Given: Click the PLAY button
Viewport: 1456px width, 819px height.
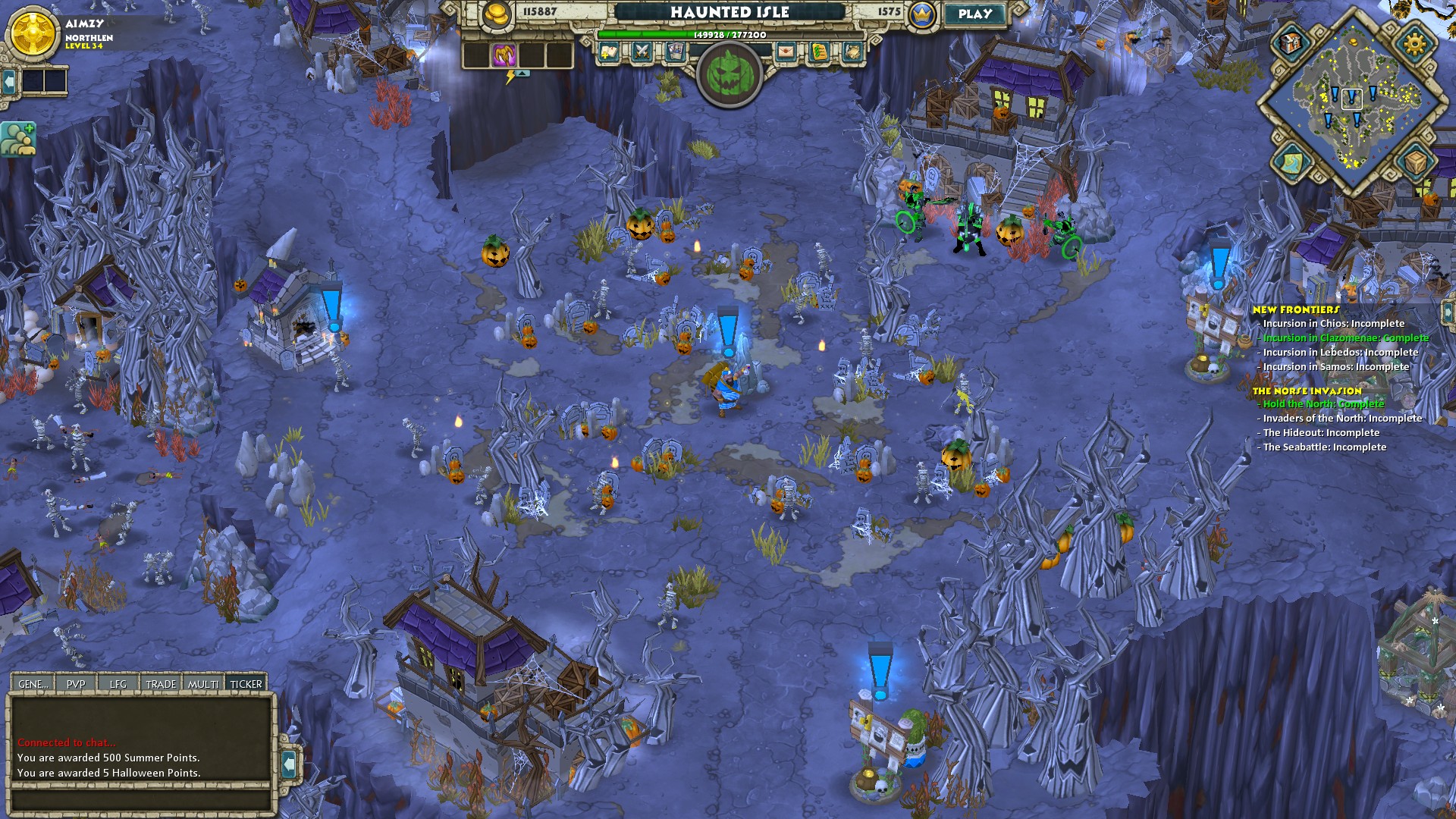Looking at the screenshot, I should pos(974,14).
